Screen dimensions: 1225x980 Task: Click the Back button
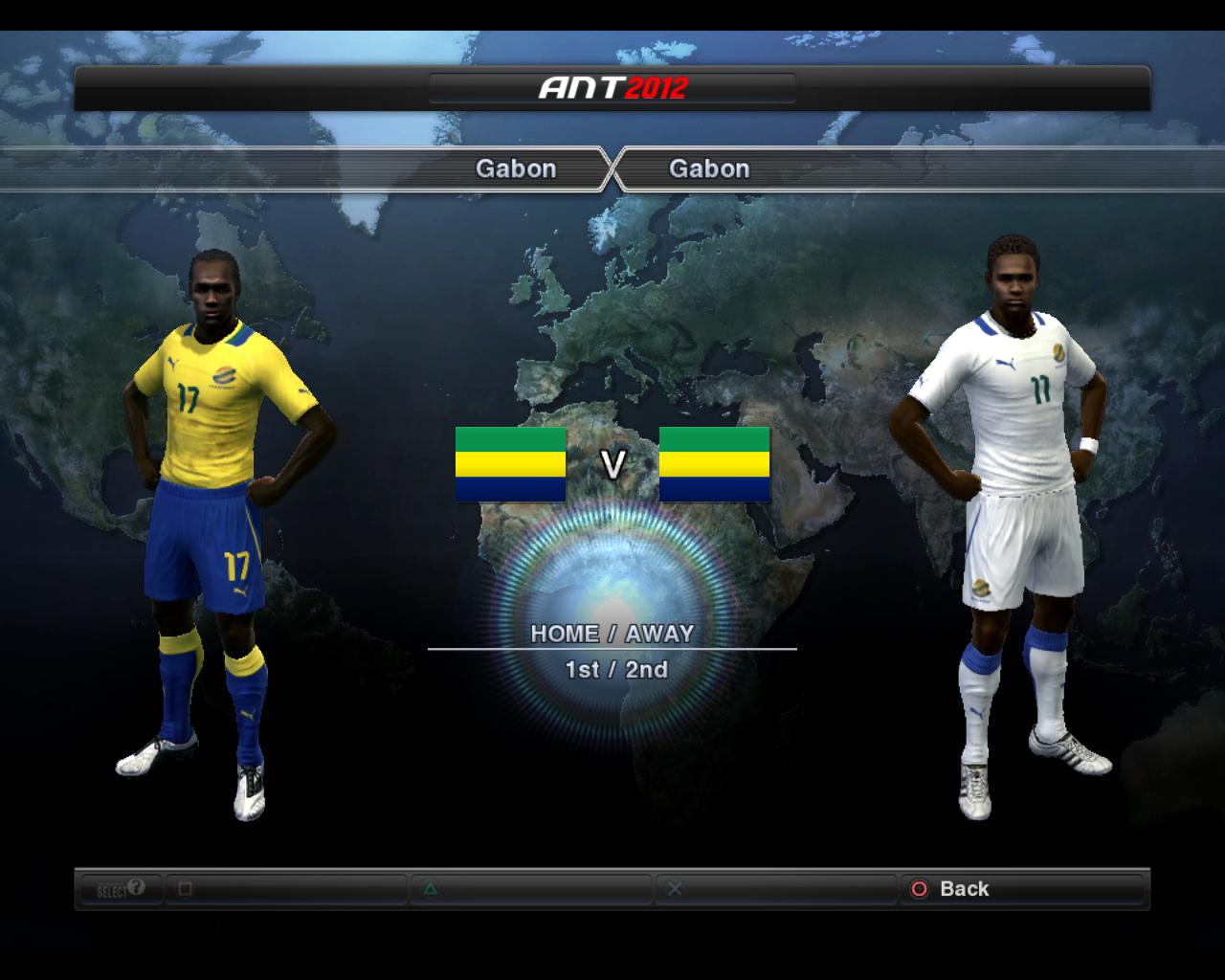click(965, 889)
